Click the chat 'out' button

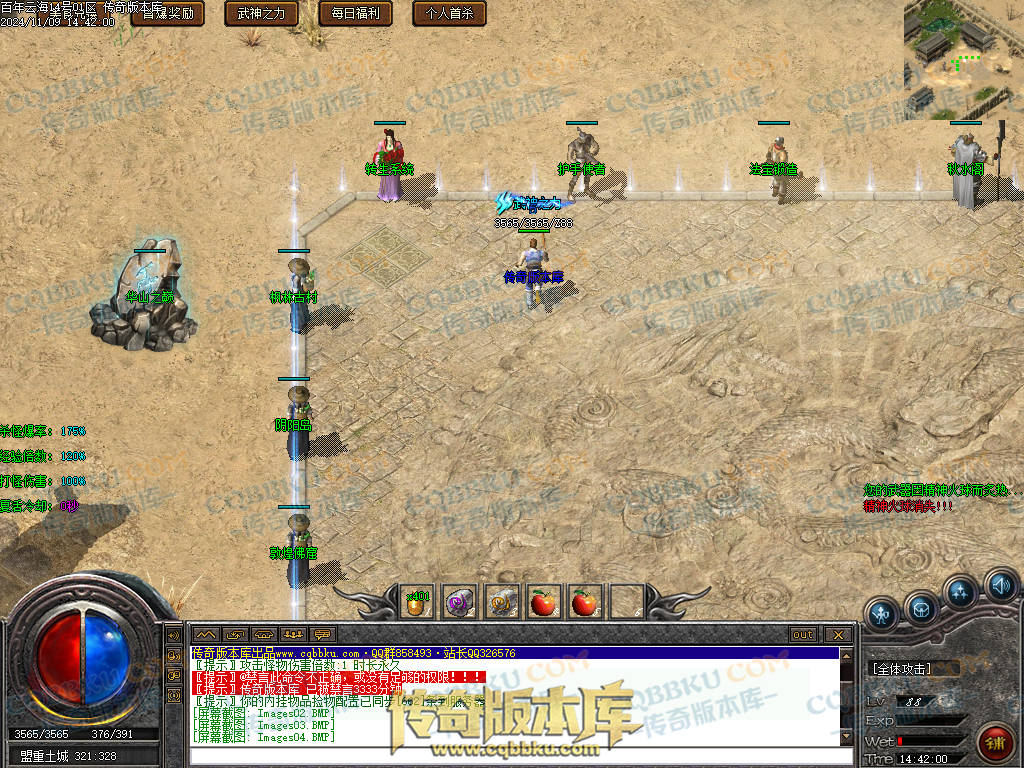click(x=802, y=635)
